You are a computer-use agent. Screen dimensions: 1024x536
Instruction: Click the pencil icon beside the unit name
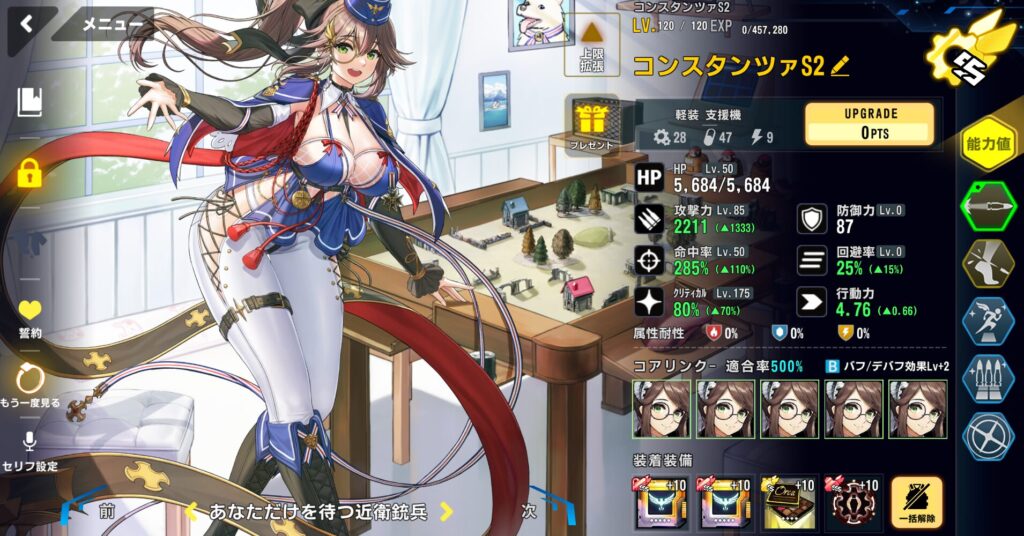pyautogui.click(x=840, y=66)
